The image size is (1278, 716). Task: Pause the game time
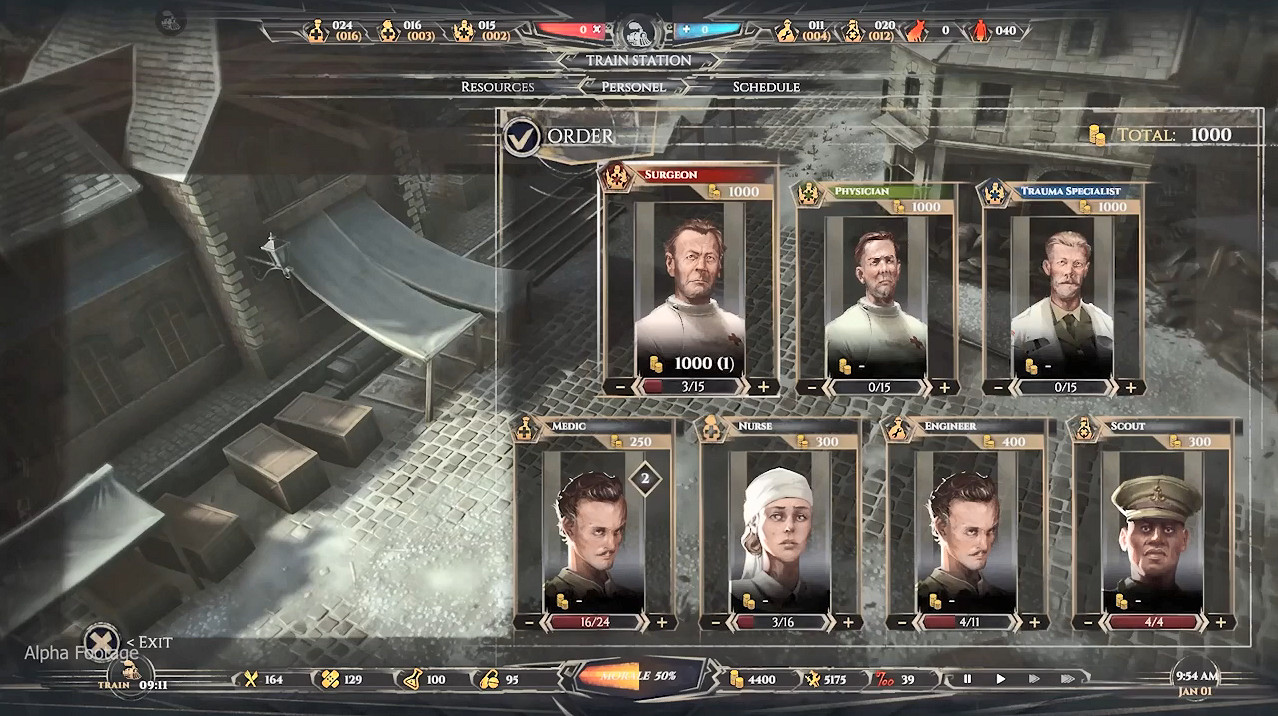[x=967, y=679]
